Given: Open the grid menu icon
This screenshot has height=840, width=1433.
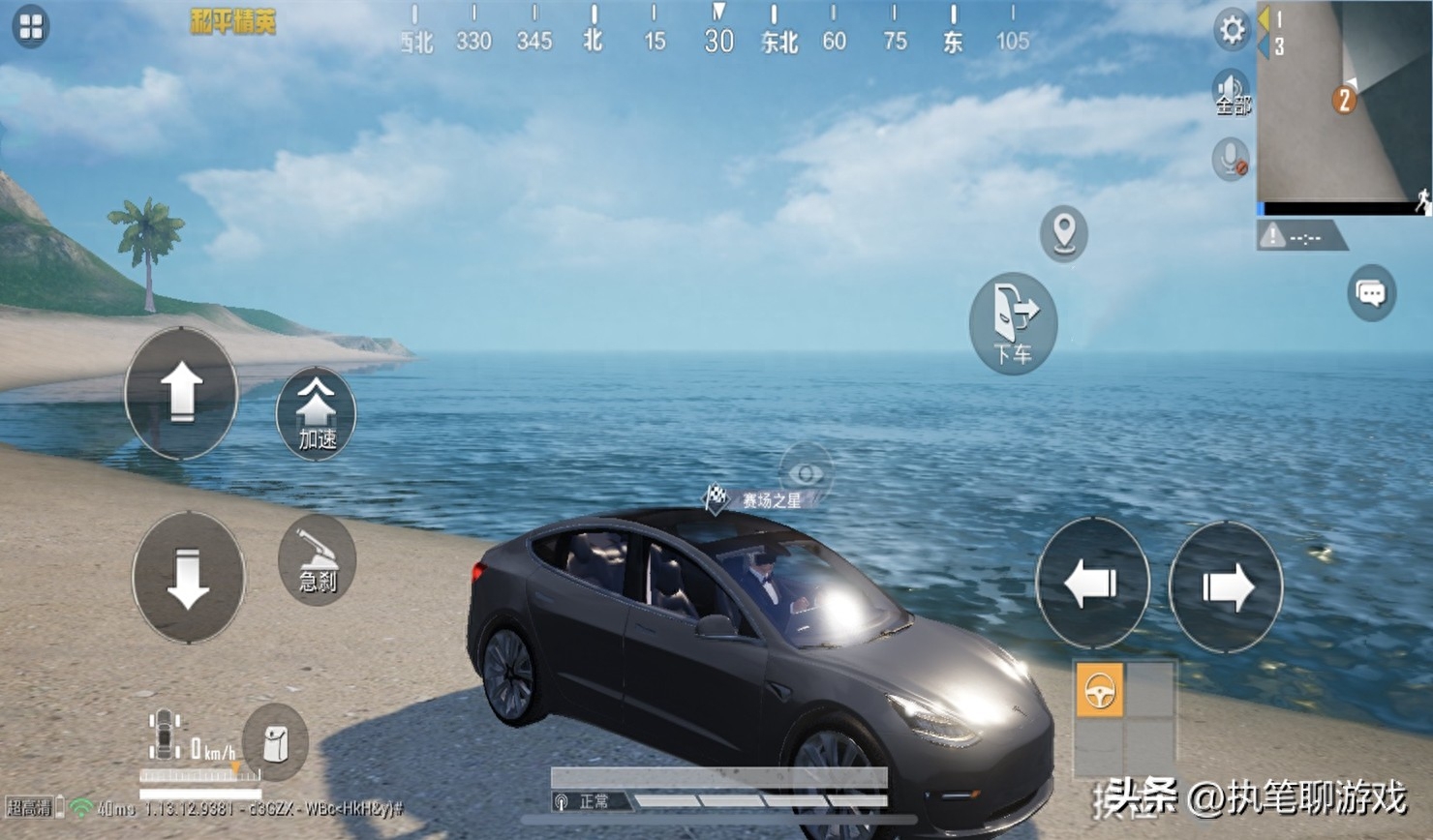Looking at the screenshot, I should (x=31, y=27).
